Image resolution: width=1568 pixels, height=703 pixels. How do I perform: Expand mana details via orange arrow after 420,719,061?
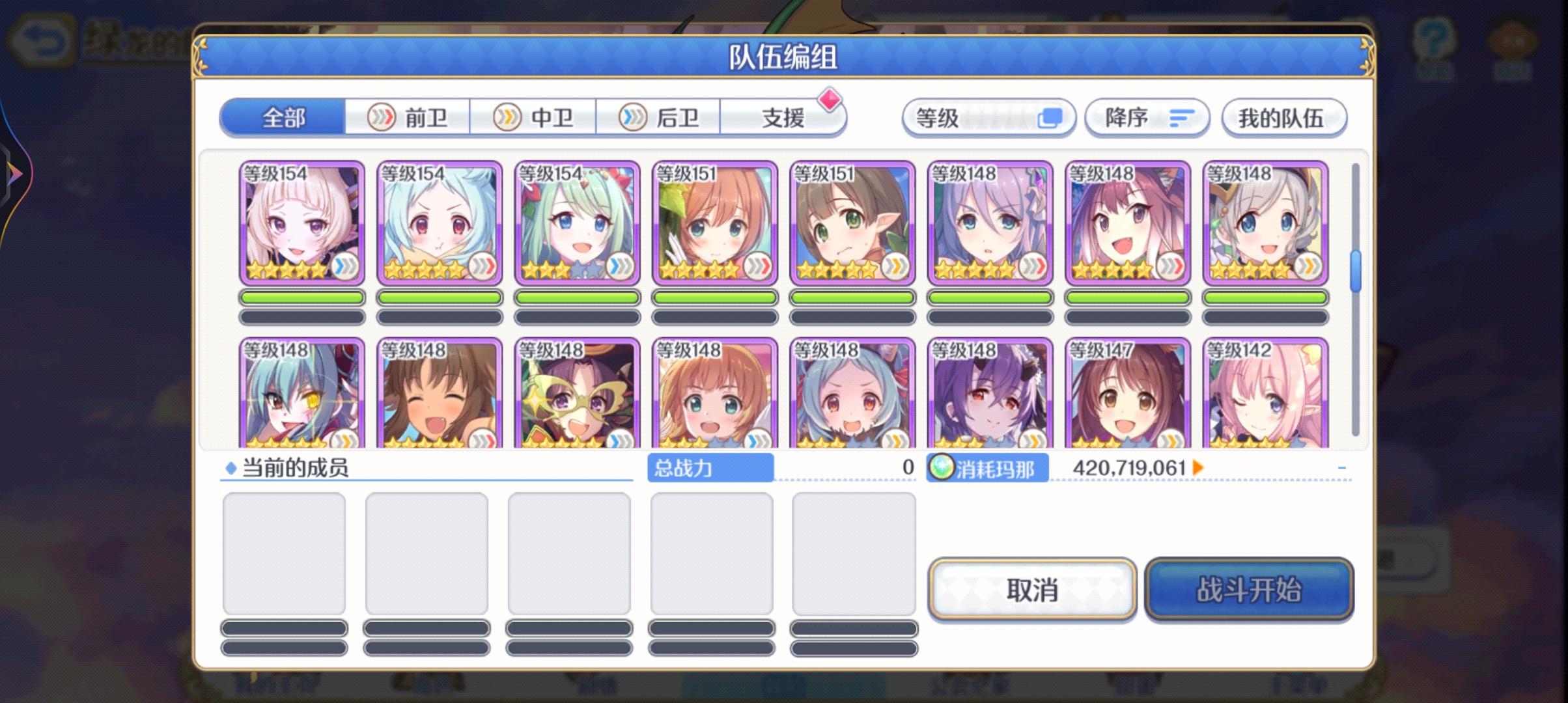click(x=1198, y=467)
